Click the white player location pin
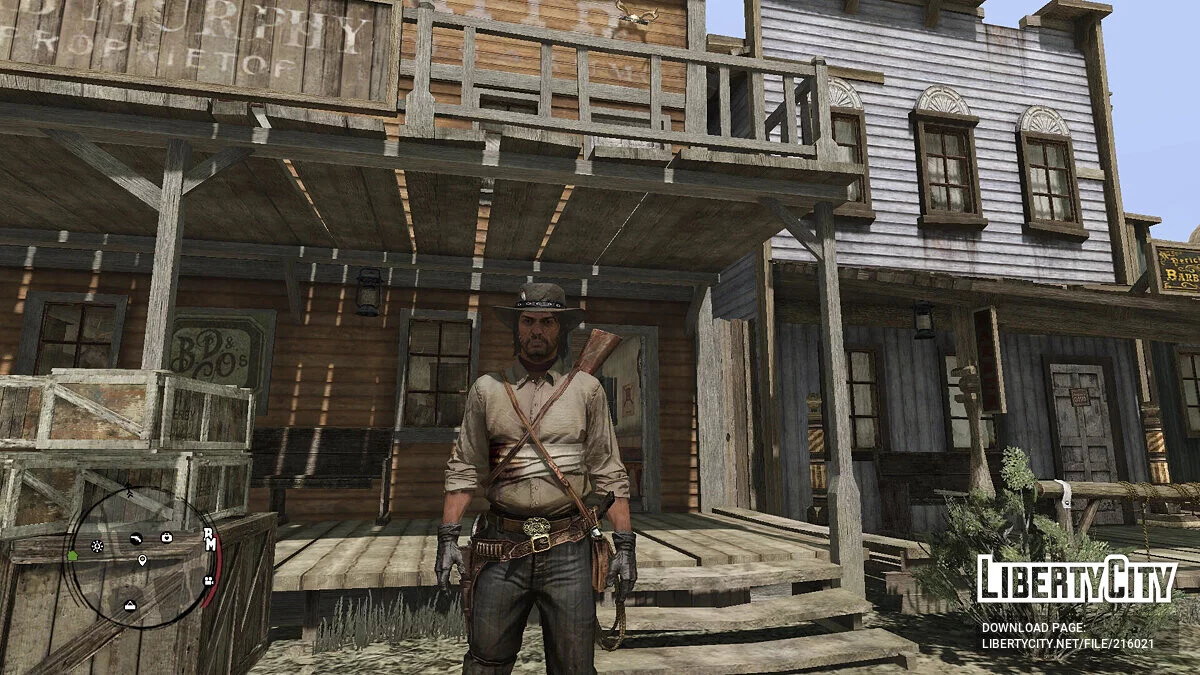Screen dimensions: 1200x675 click(142, 561)
